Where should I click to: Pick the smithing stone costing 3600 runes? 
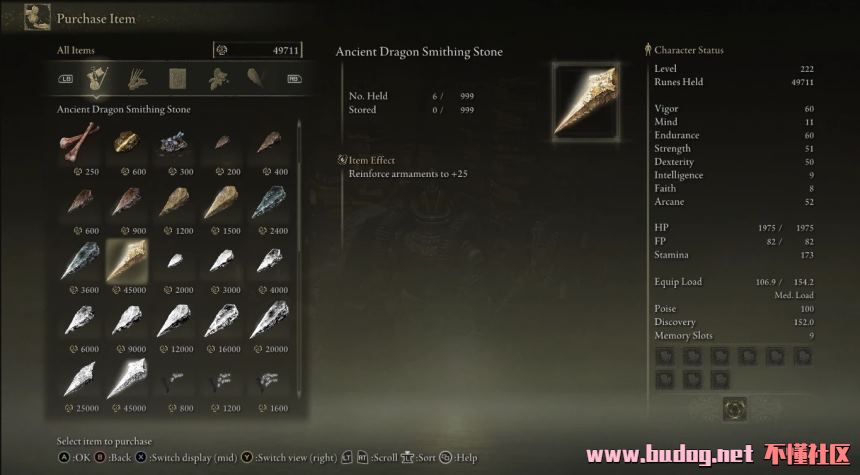[x=80, y=261]
